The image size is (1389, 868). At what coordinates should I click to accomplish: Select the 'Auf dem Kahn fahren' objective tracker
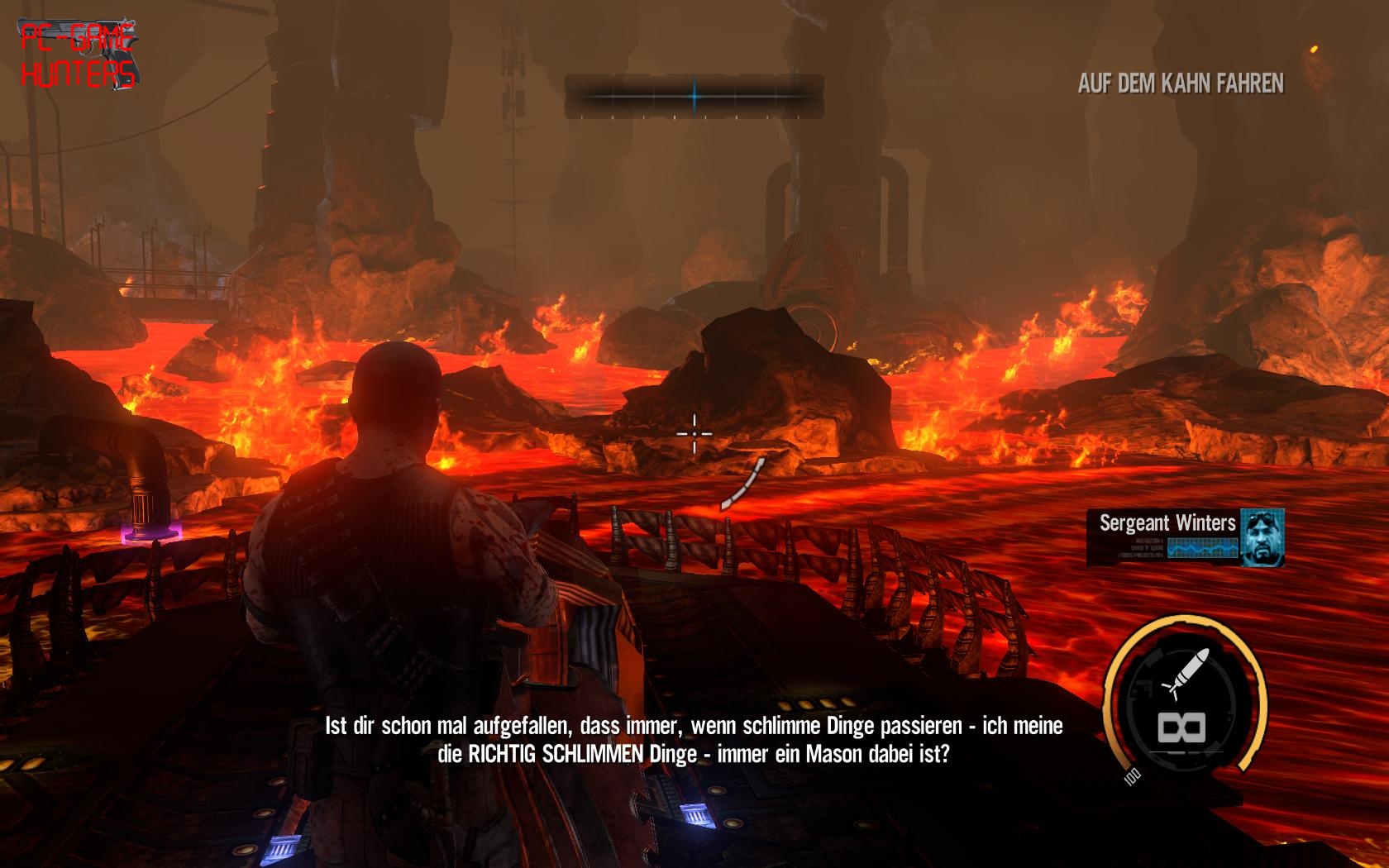(1181, 83)
